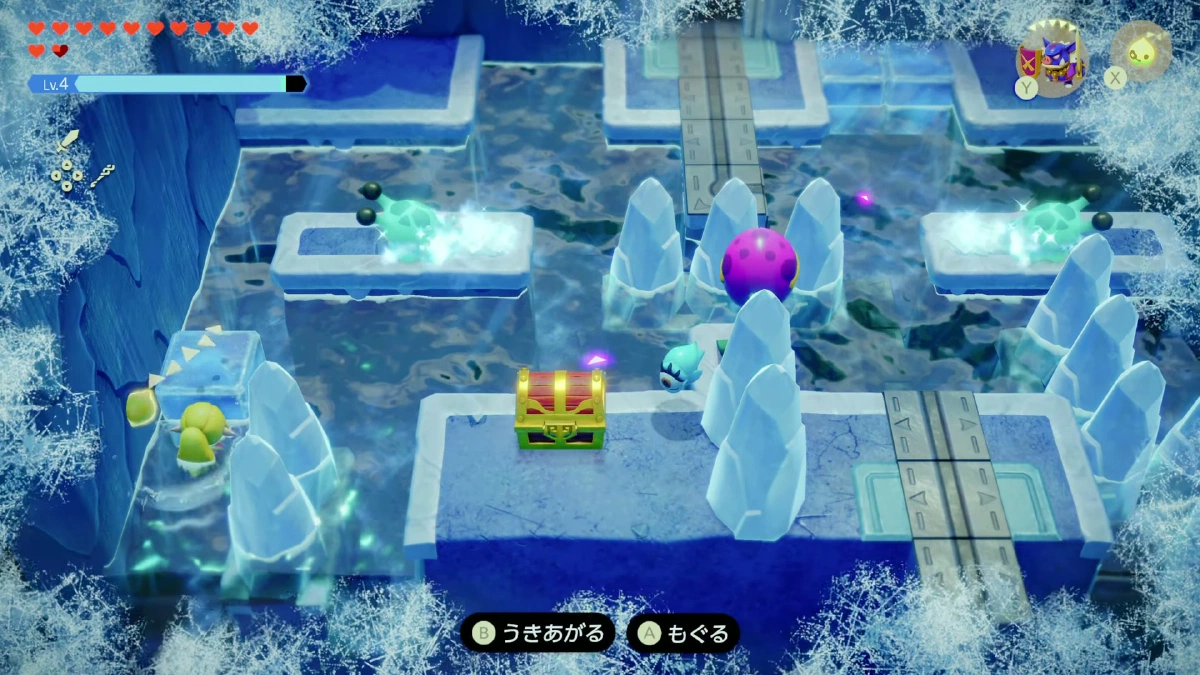Activate the glowing yellow Tri companion icon
1200x675 pixels.
coord(1141,51)
